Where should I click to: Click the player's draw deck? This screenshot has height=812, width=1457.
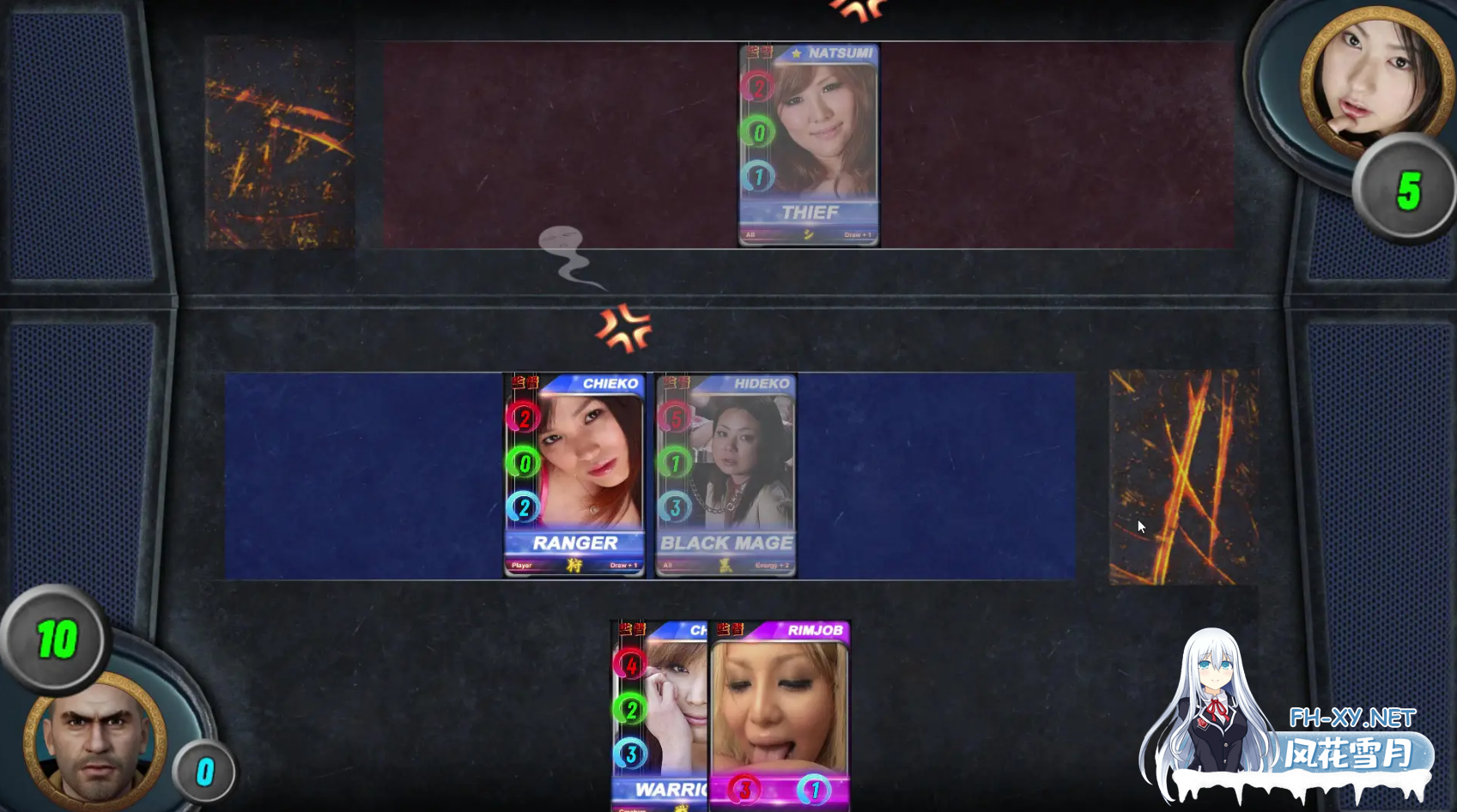(1183, 477)
